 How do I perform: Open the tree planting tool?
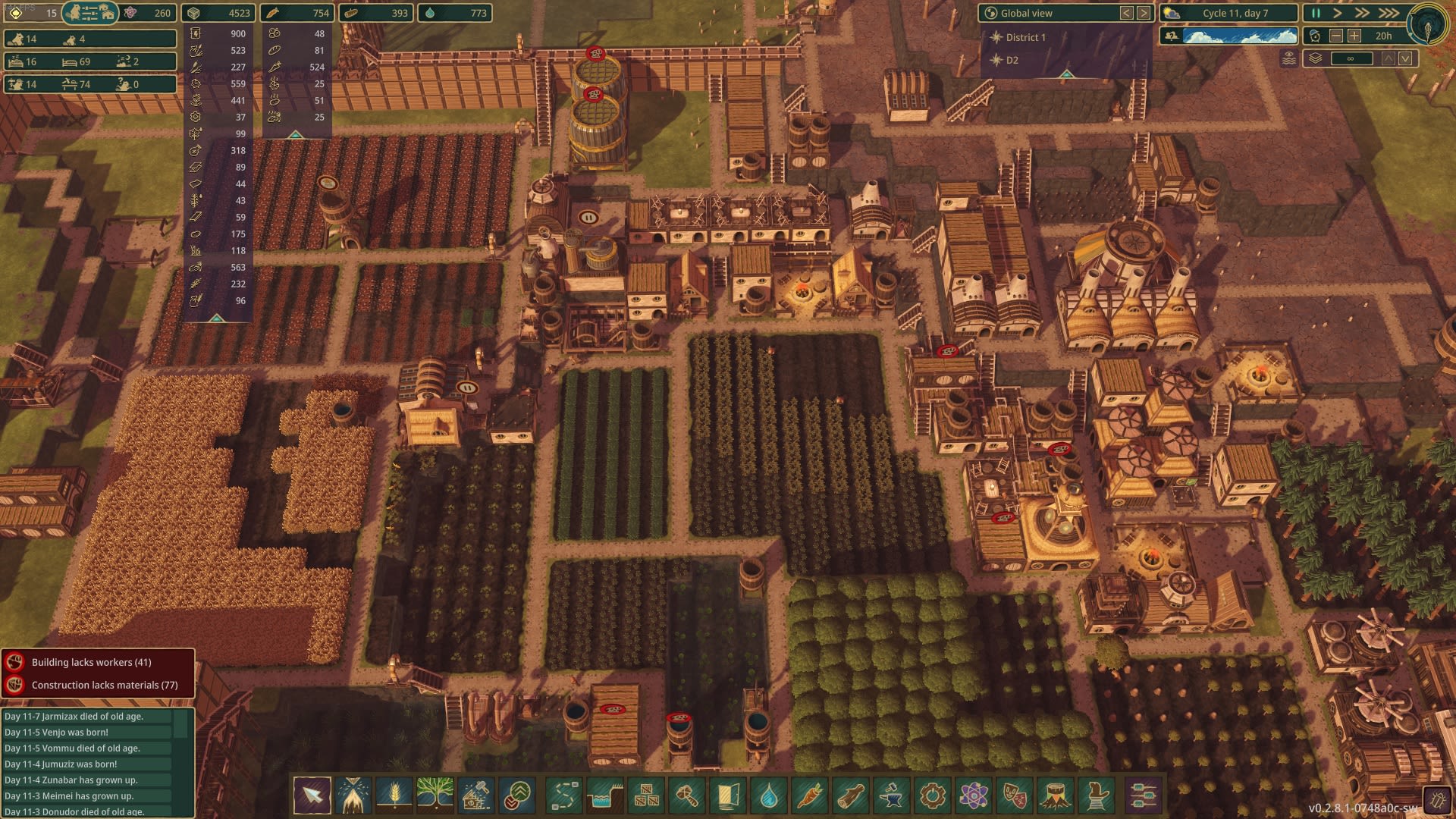point(435,795)
